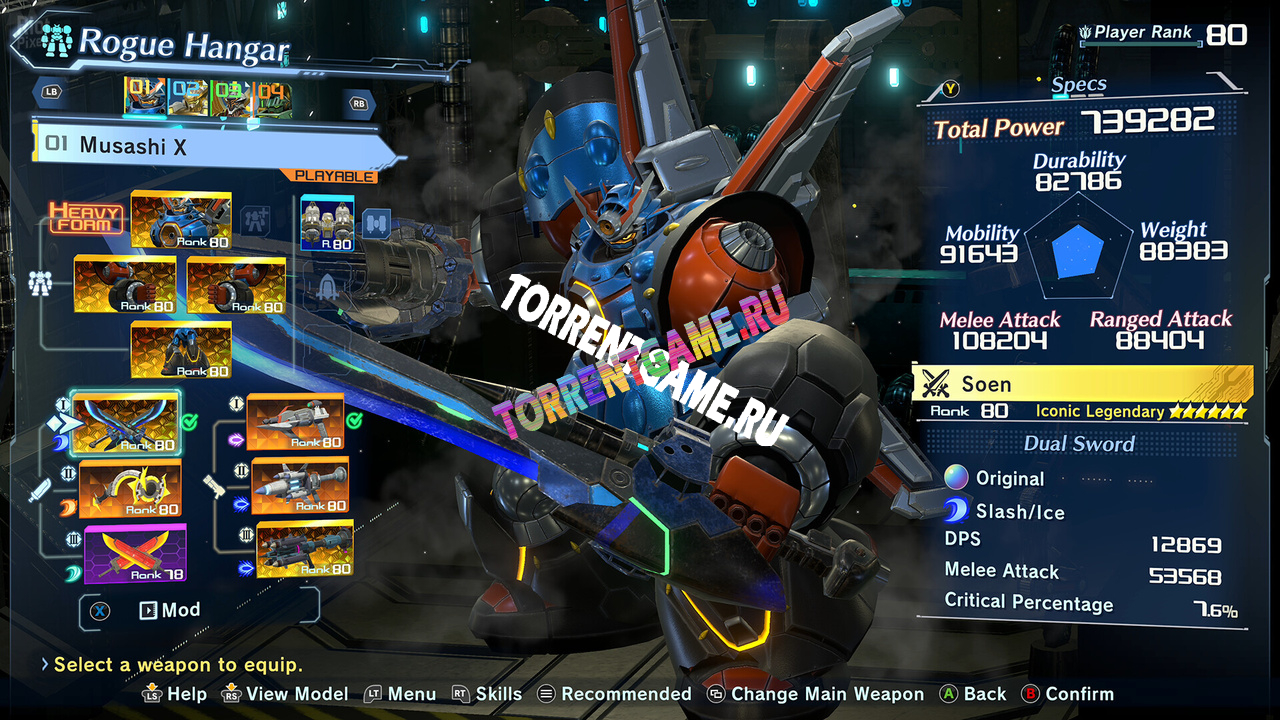Image resolution: width=1280 pixels, height=720 pixels.
Task: Click the Musashi X name bar
Action: (x=210, y=145)
